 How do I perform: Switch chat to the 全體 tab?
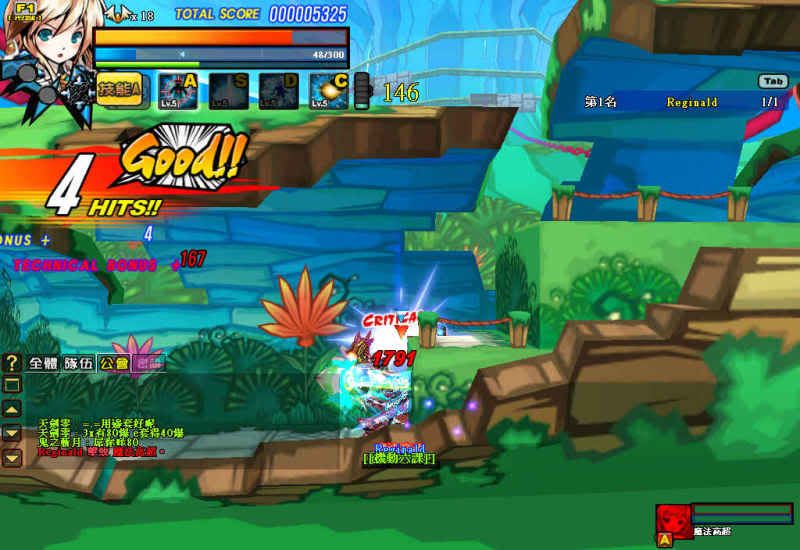43,364
